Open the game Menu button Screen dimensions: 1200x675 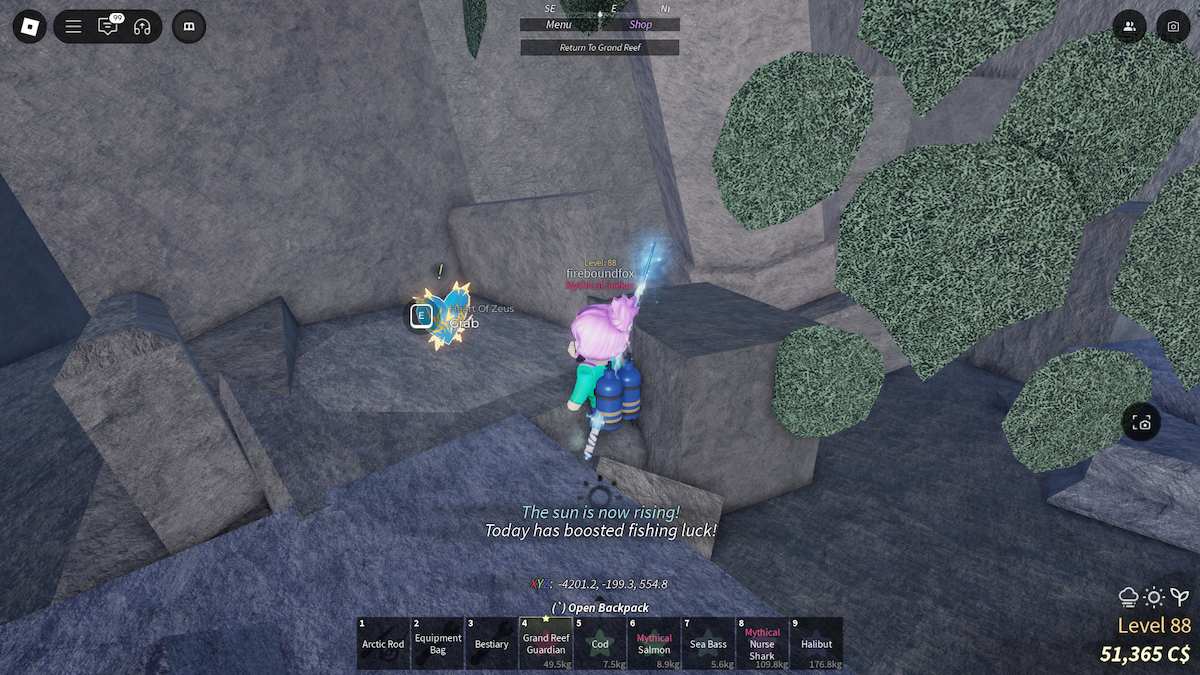point(559,25)
